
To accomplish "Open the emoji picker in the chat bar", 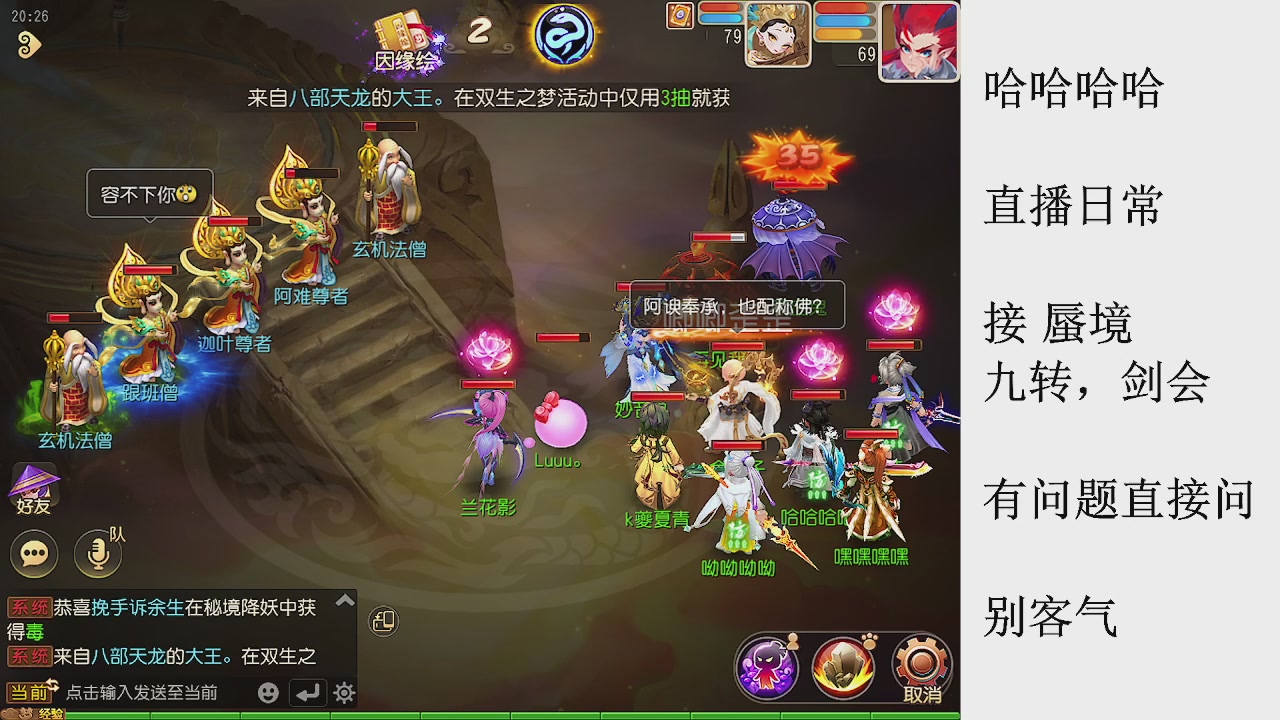I will 268,692.
